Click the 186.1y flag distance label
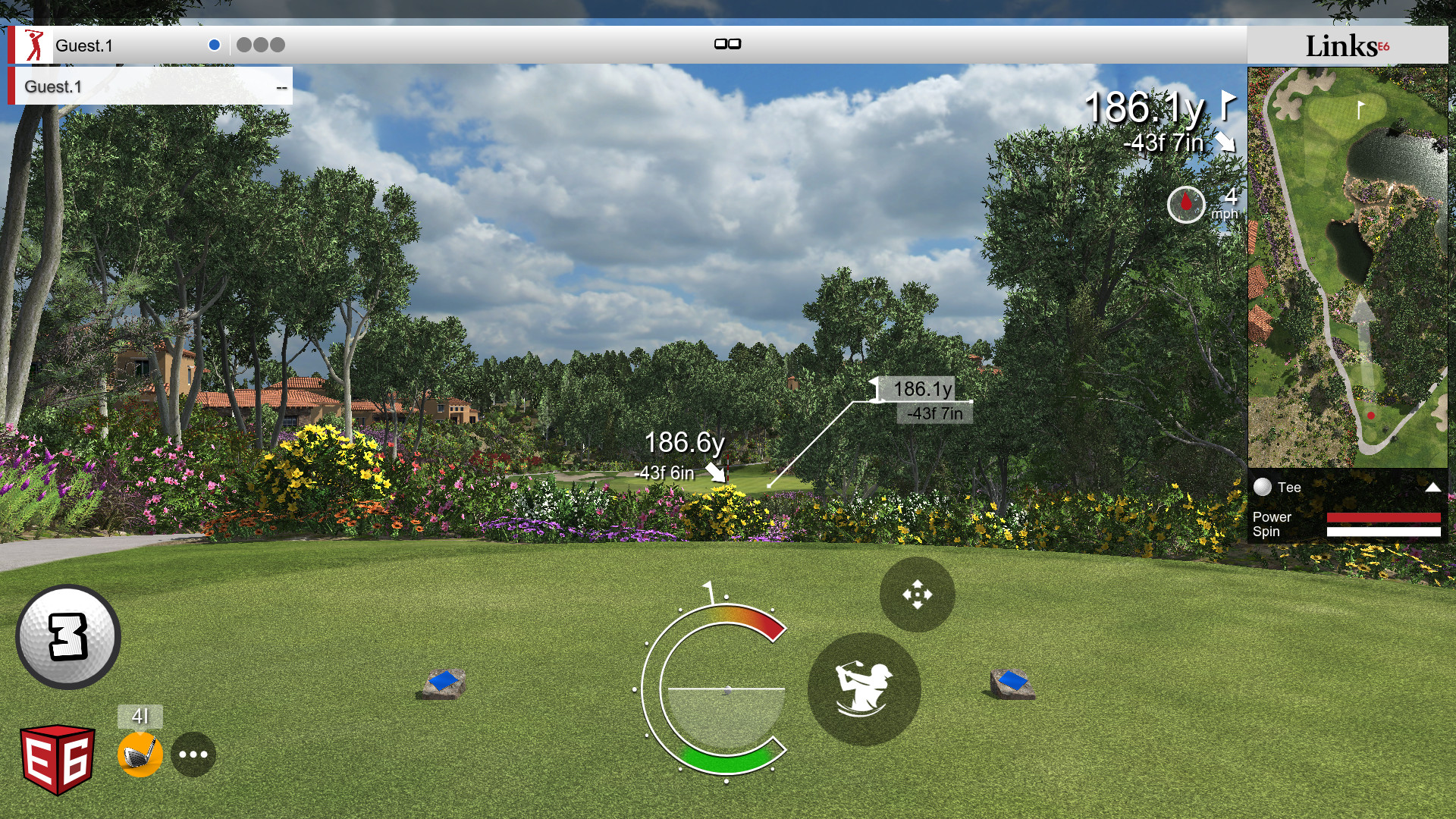Image resolution: width=1456 pixels, height=819 pixels. (922, 389)
